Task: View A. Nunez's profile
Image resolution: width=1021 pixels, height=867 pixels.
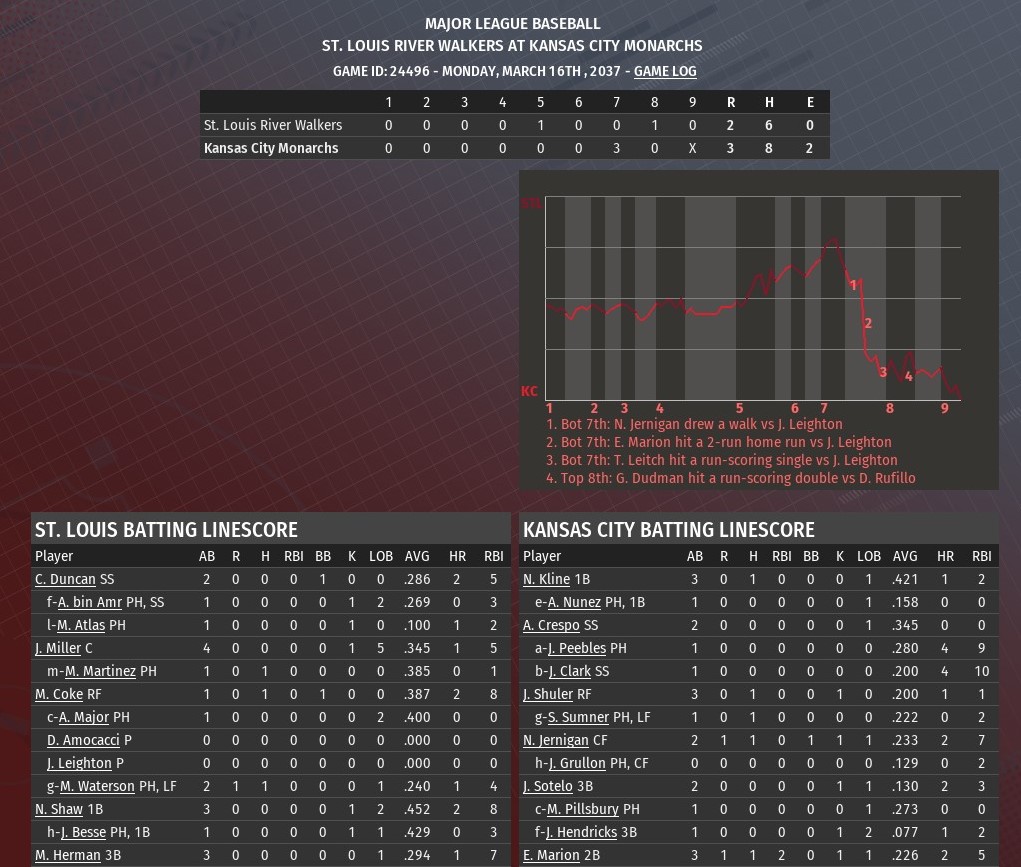Action: 574,602
